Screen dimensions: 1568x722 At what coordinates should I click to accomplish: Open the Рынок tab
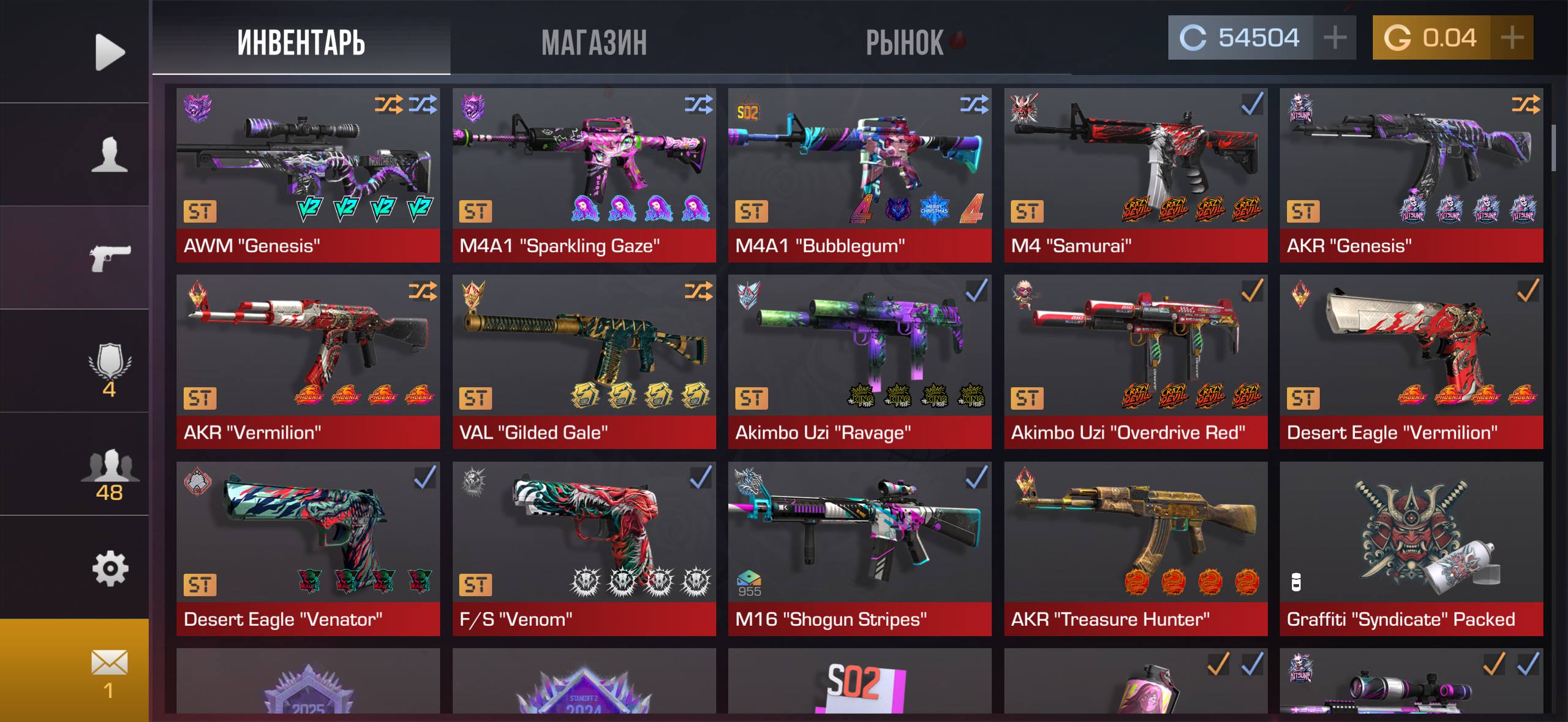coord(905,43)
